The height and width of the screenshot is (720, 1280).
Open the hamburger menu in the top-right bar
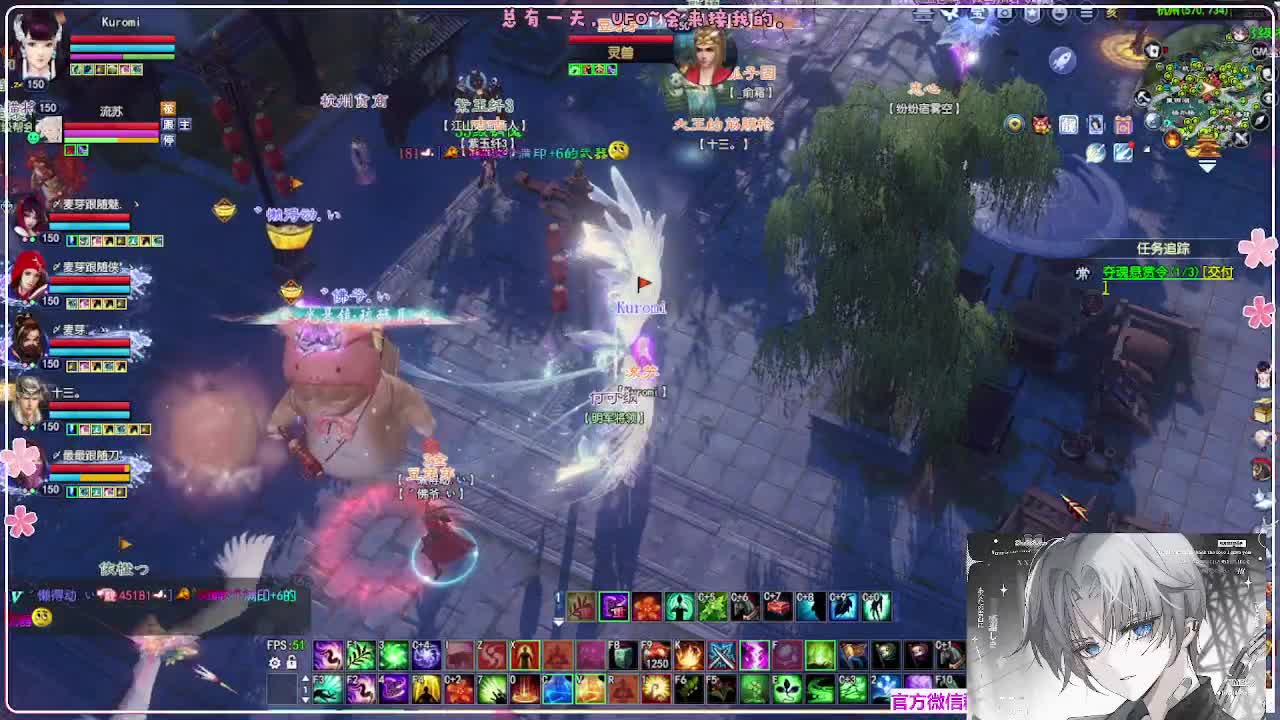[x=1085, y=12]
